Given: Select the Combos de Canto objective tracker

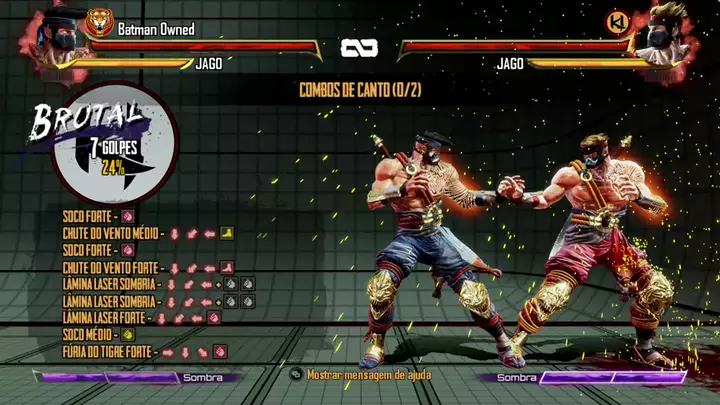Looking at the screenshot, I should [359, 90].
